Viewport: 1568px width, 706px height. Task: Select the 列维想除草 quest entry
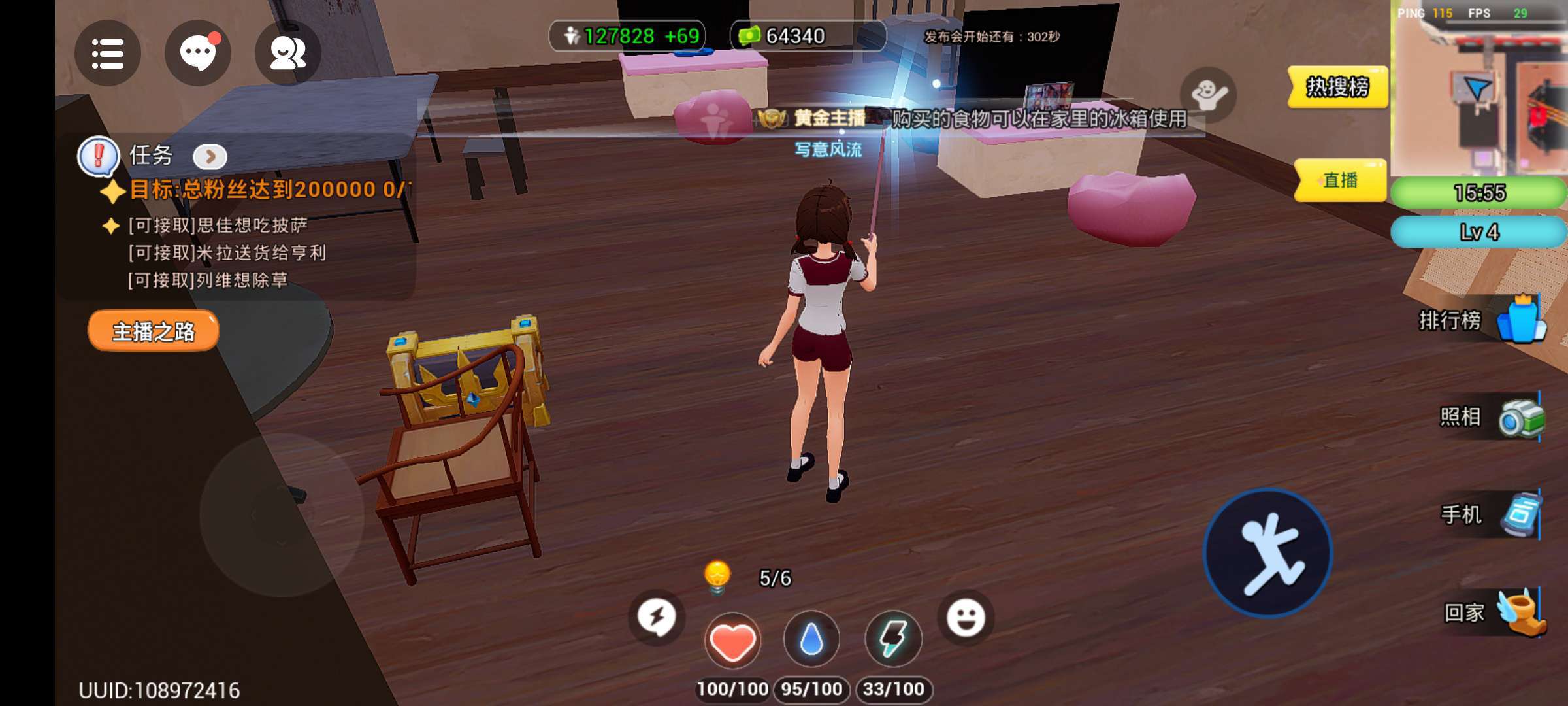coord(208,280)
